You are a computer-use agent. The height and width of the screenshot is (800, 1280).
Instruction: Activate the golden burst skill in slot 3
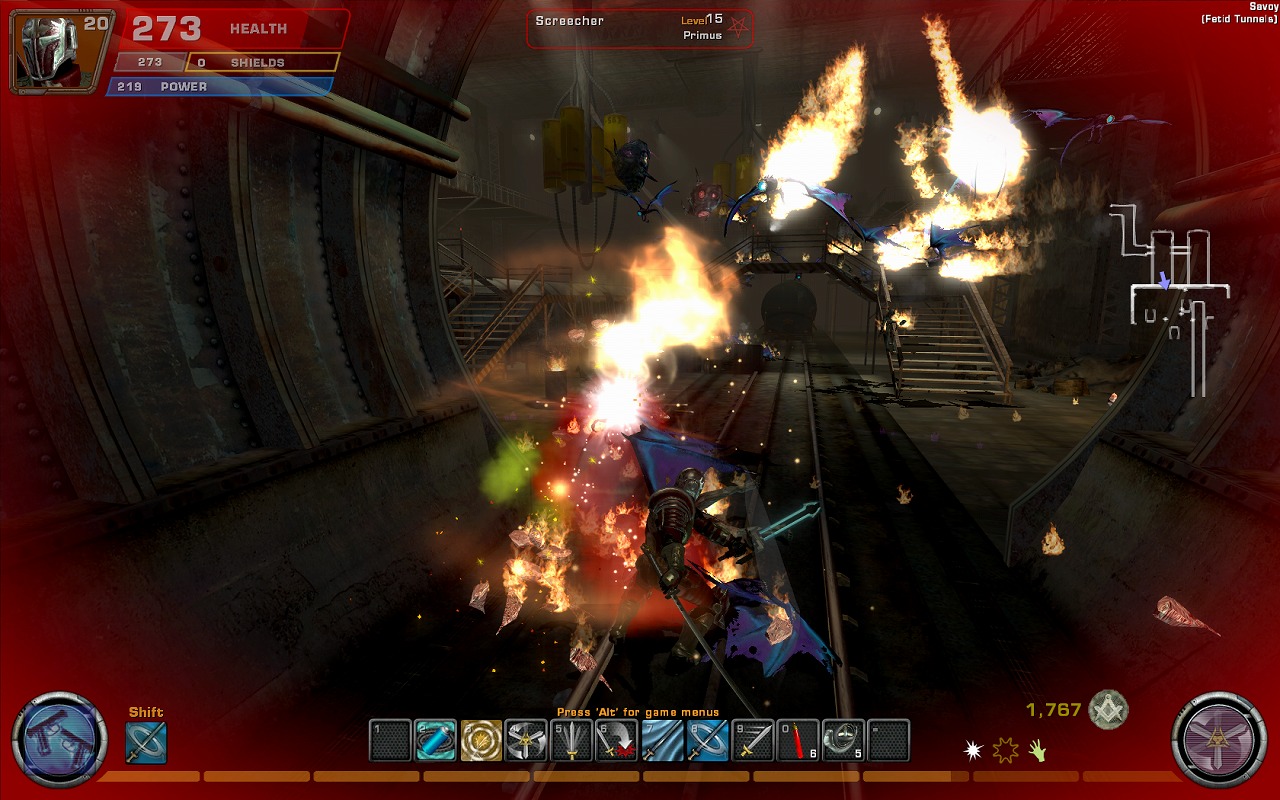tap(481, 741)
